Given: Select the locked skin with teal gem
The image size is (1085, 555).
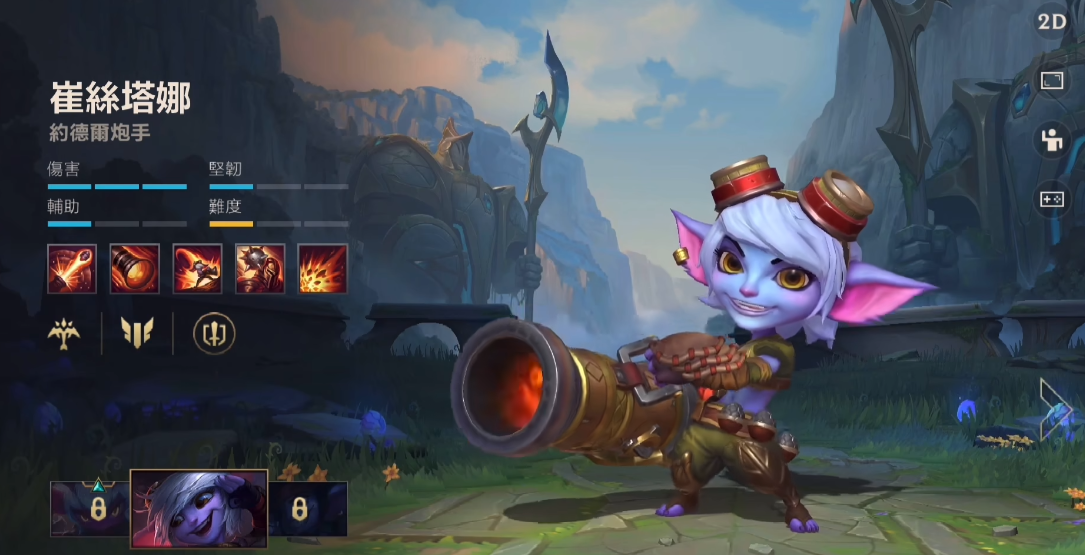Looking at the screenshot, I should point(89,509).
